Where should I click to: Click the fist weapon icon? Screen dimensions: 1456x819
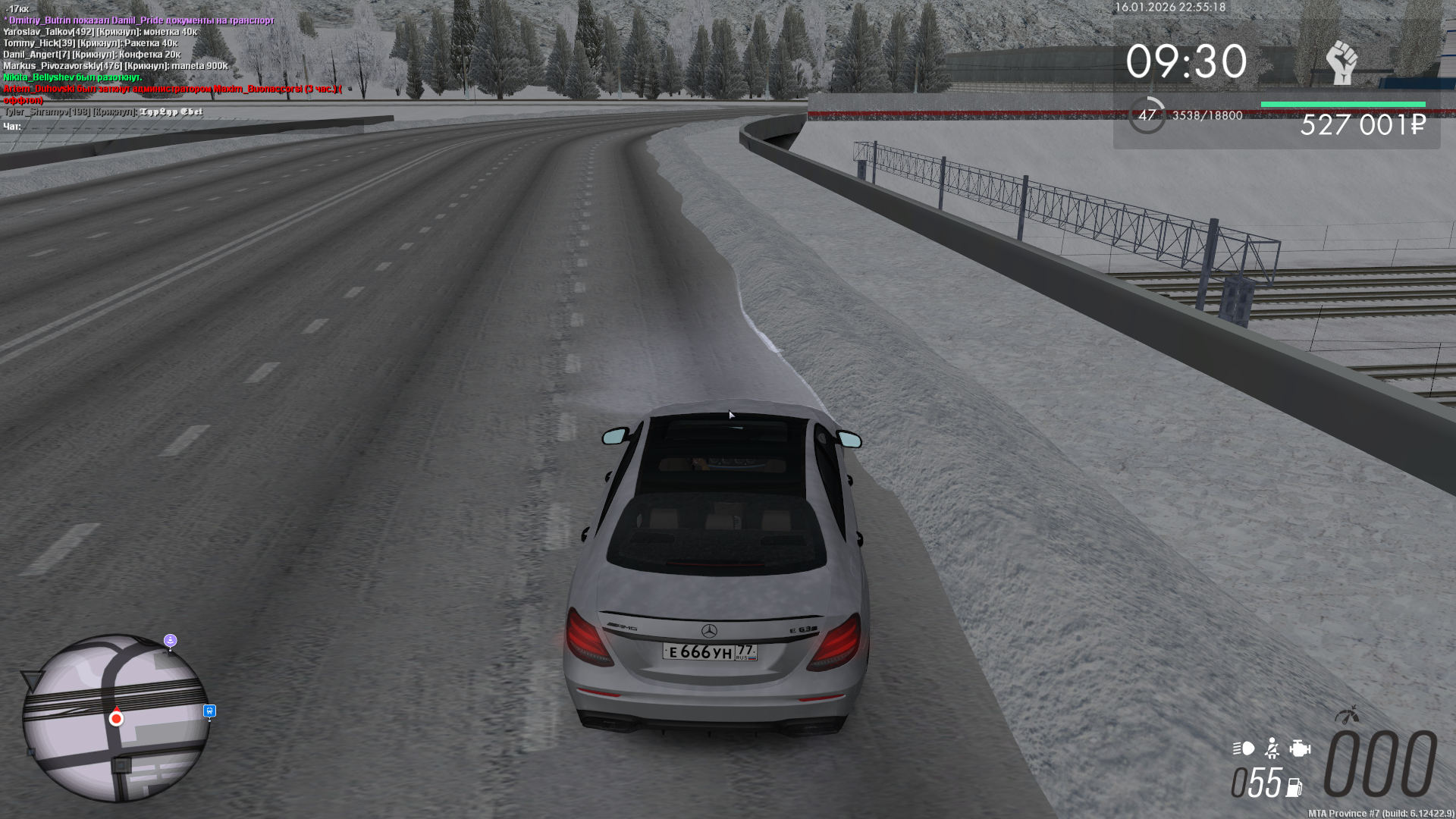[x=1341, y=62]
